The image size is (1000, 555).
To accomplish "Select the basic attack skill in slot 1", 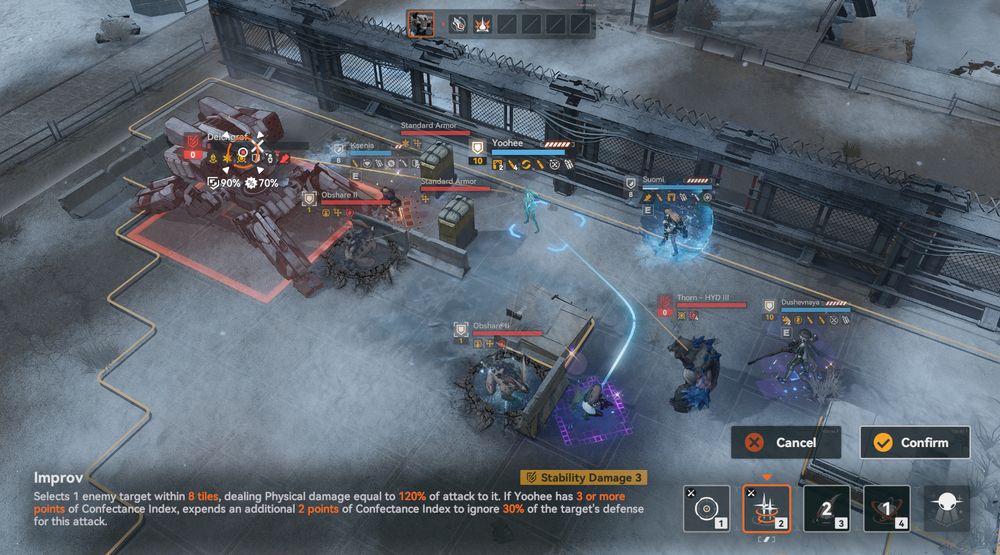I will click(706, 508).
